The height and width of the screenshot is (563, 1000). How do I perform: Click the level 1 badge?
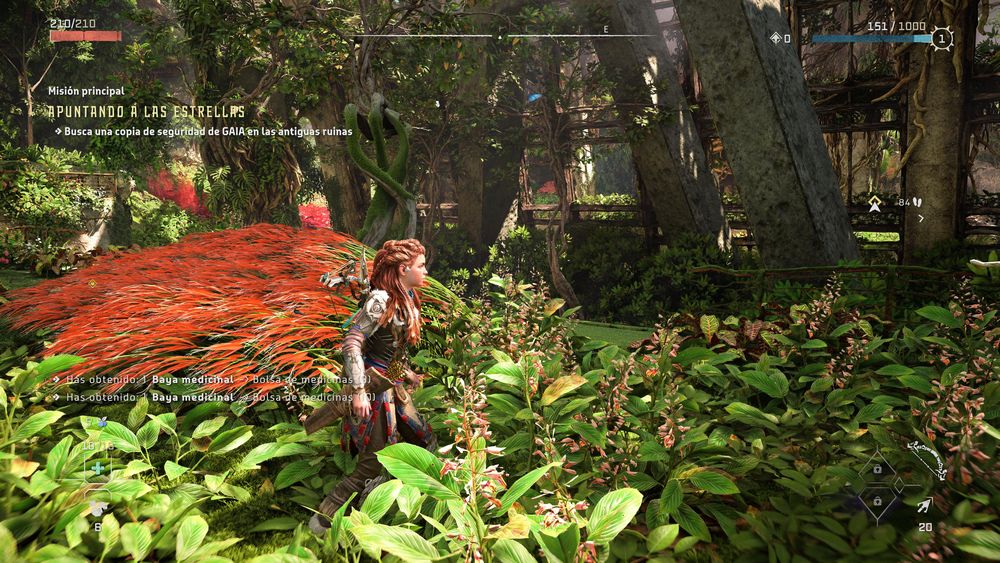click(x=941, y=39)
